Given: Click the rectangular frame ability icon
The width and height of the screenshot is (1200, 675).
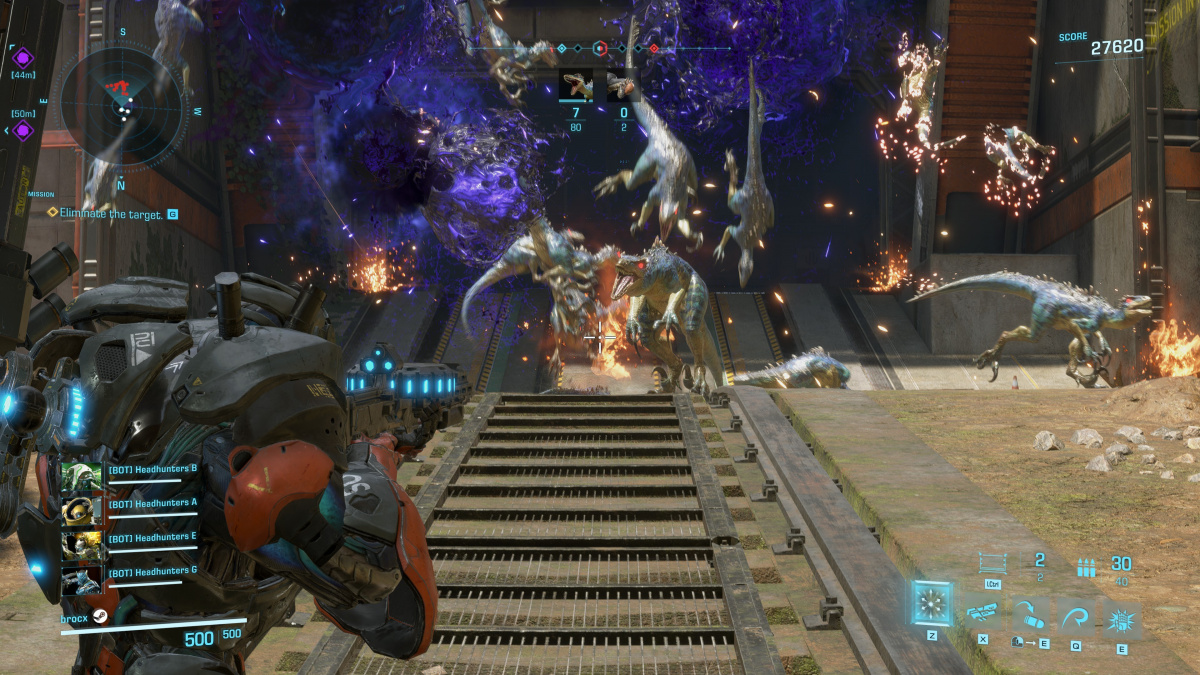Looking at the screenshot, I should click(x=991, y=563).
